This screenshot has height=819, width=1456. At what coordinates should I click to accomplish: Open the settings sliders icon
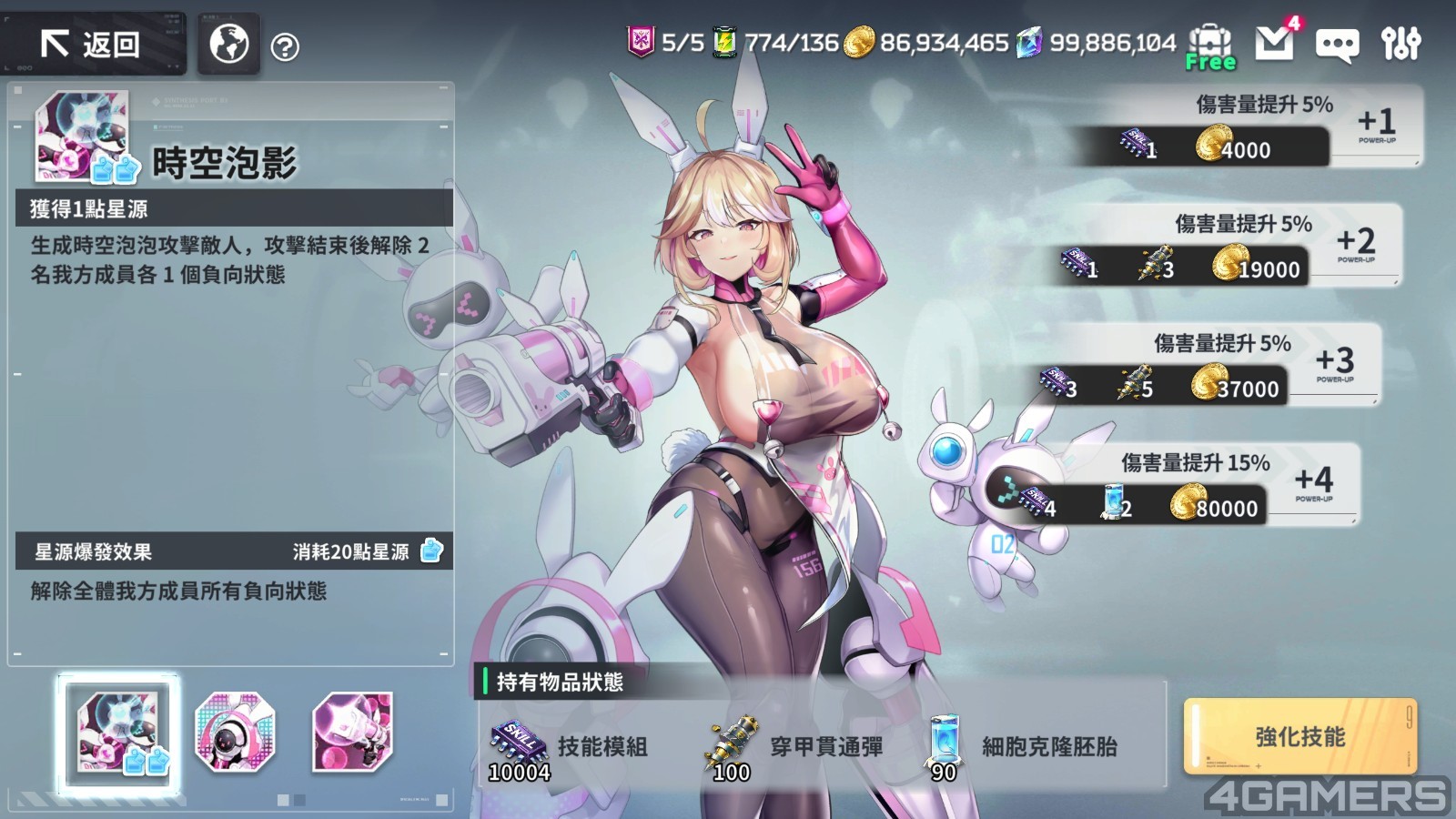(1400, 43)
